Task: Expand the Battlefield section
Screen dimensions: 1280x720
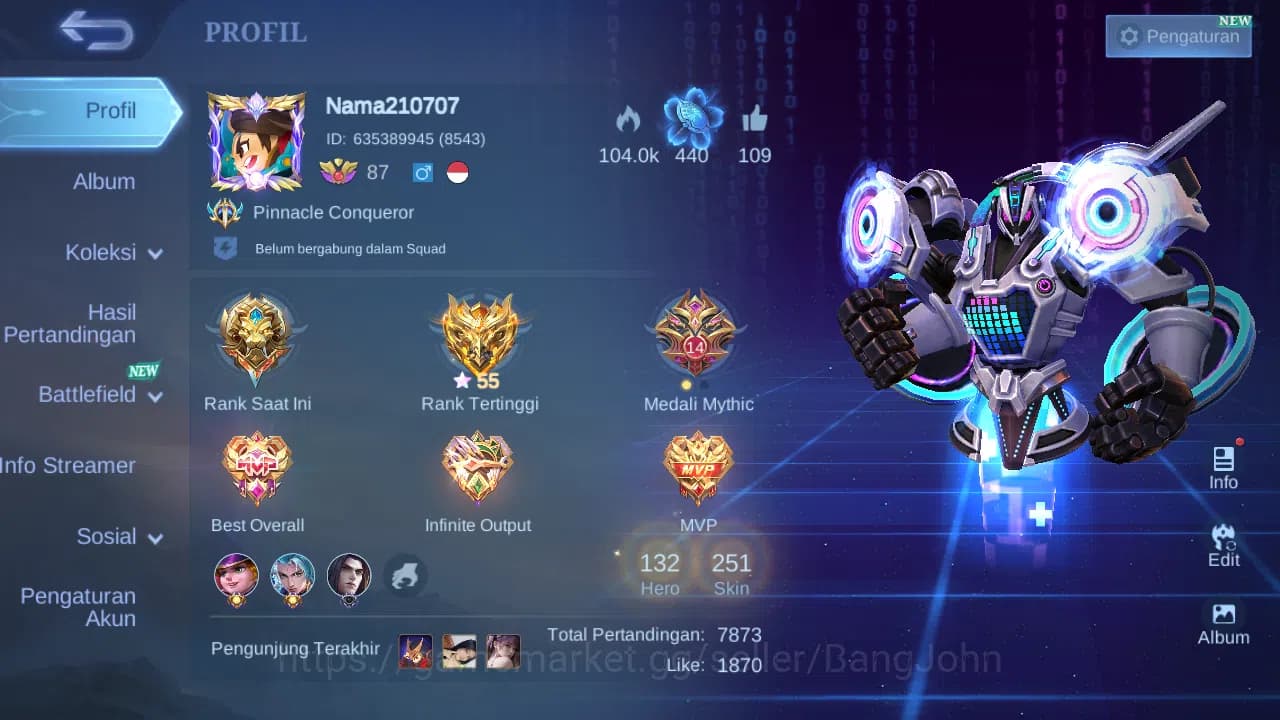Action: pyautogui.click(x=95, y=395)
